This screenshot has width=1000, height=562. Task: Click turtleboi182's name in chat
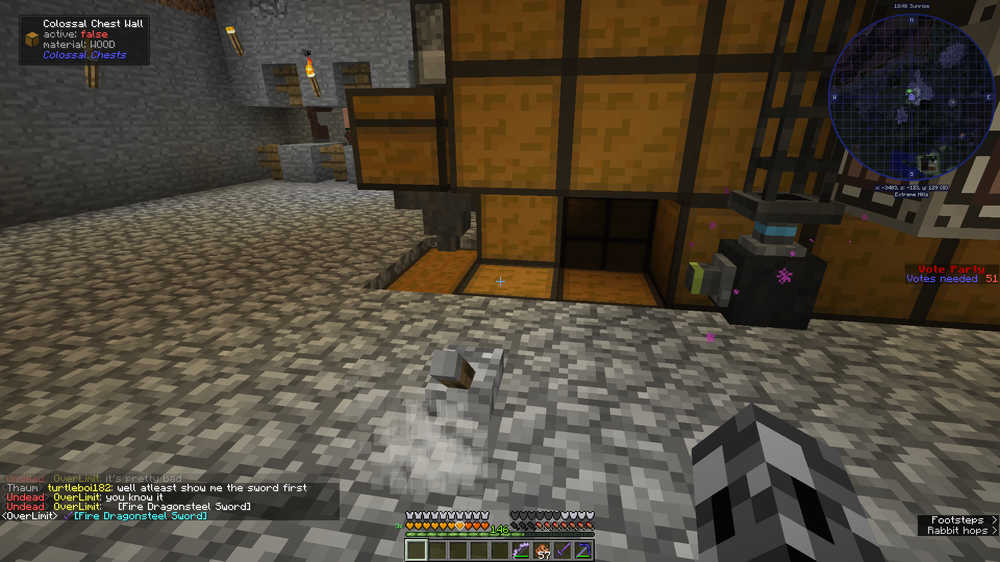80,488
